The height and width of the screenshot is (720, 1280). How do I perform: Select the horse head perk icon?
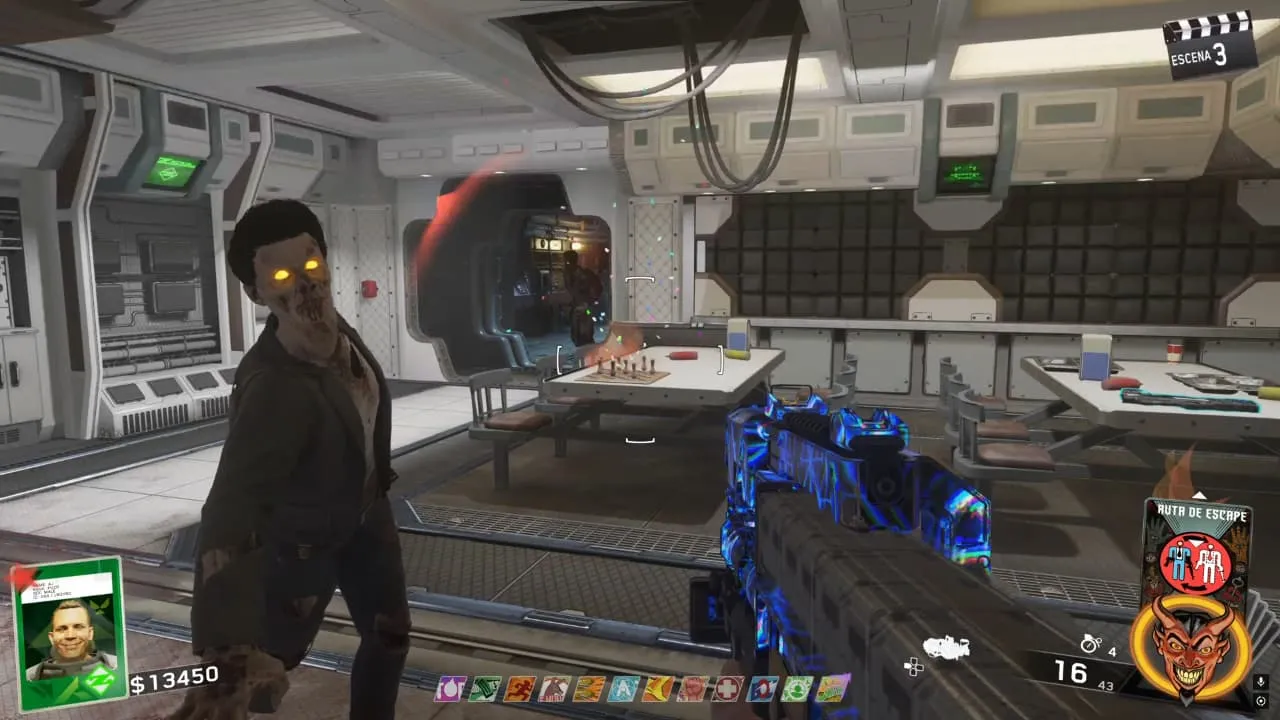click(x=554, y=688)
